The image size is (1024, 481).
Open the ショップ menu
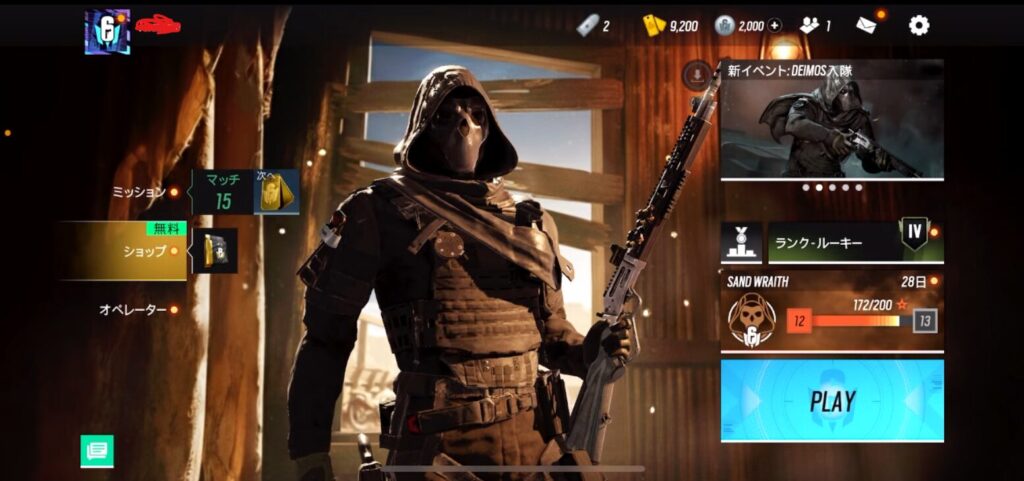pos(144,251)
